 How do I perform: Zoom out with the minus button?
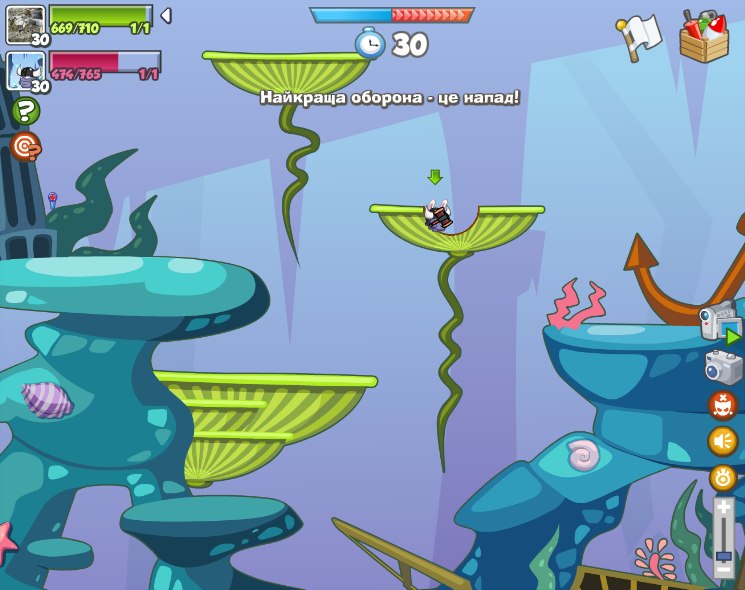tap(723, 569)
